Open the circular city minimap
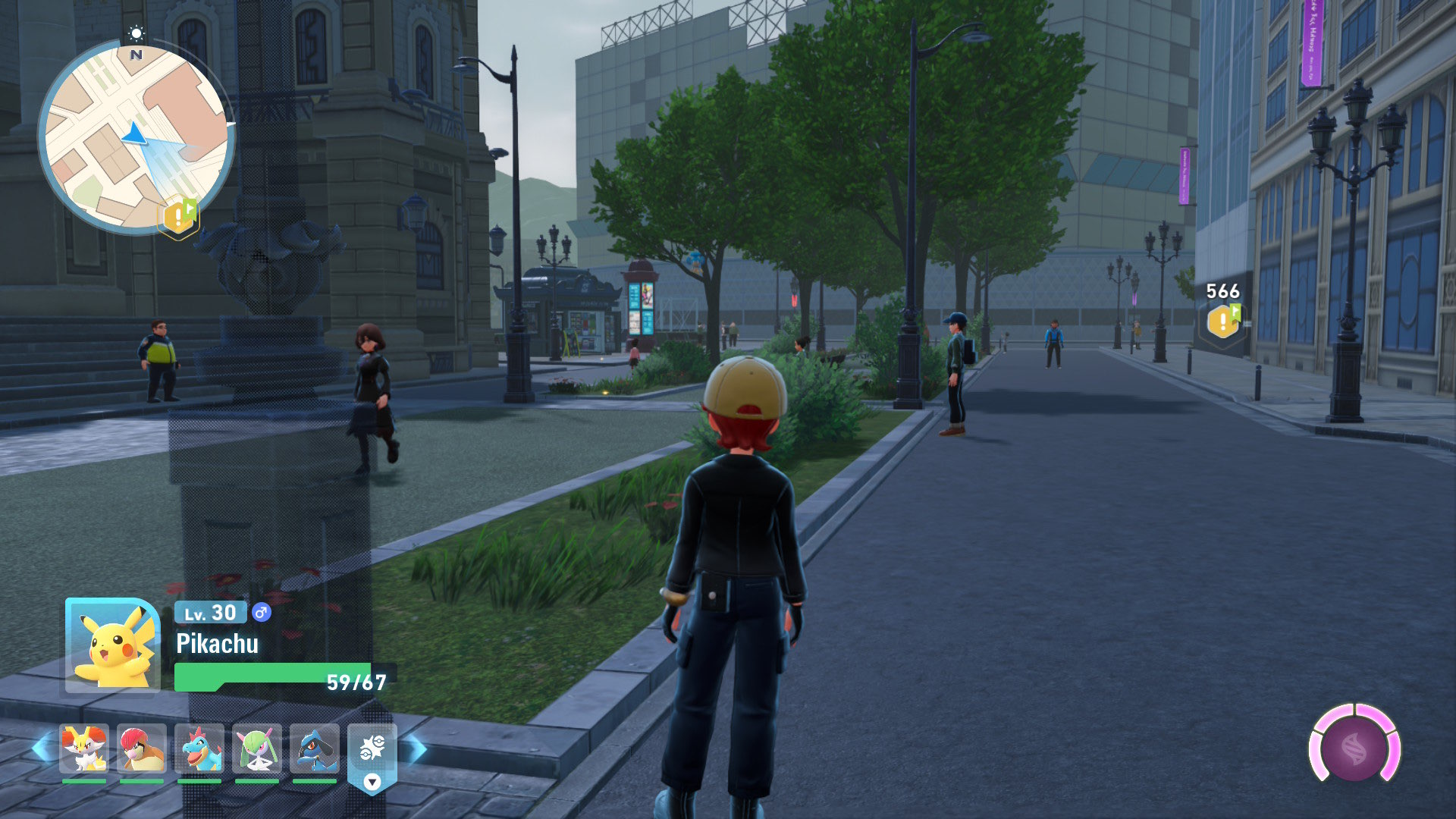The height and width of the screenshot is (819, 1456). [x=136, y=136]
